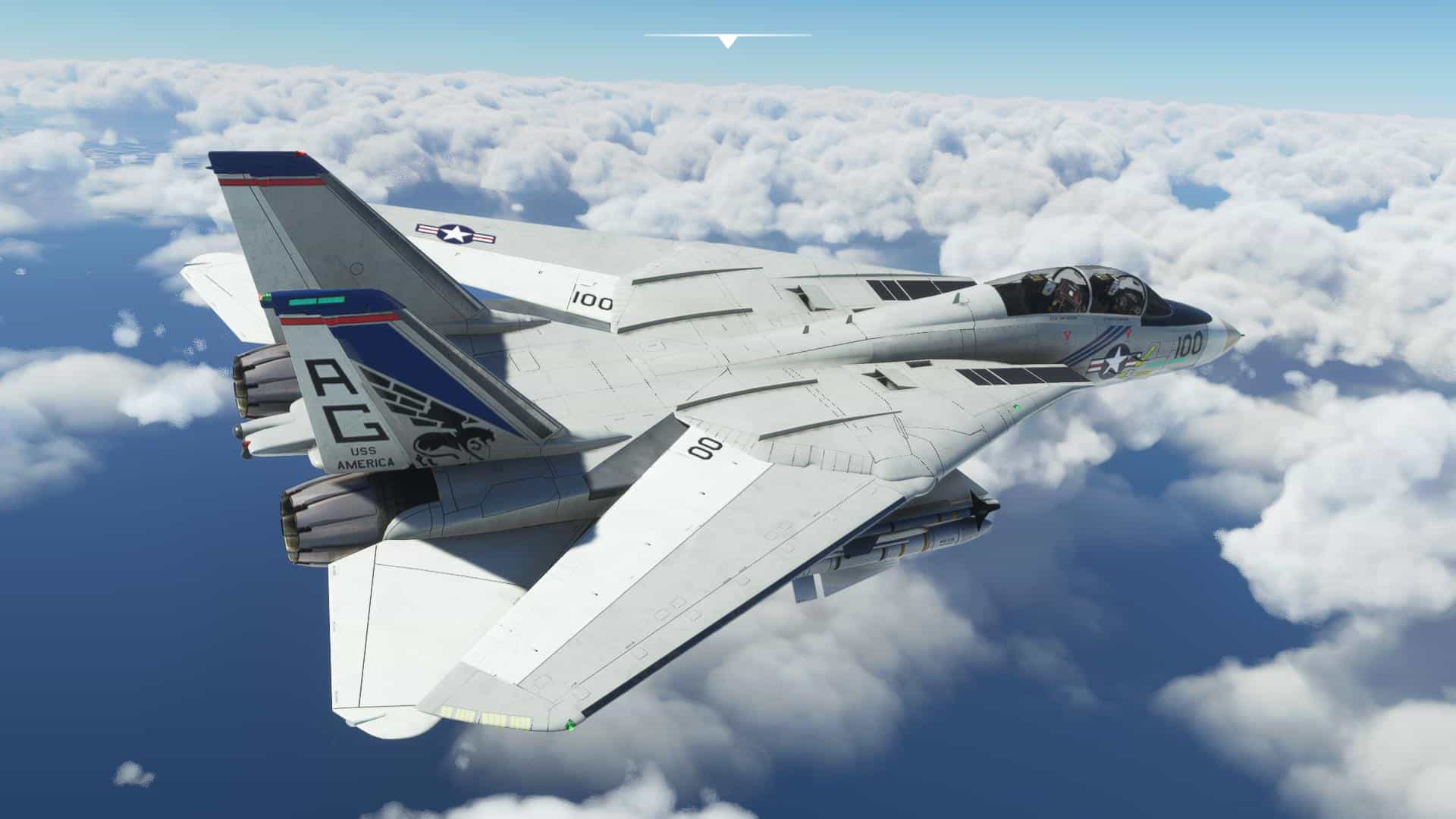
Task: Open the toolbar via the top arrow handle
Action: coord(727,41)
